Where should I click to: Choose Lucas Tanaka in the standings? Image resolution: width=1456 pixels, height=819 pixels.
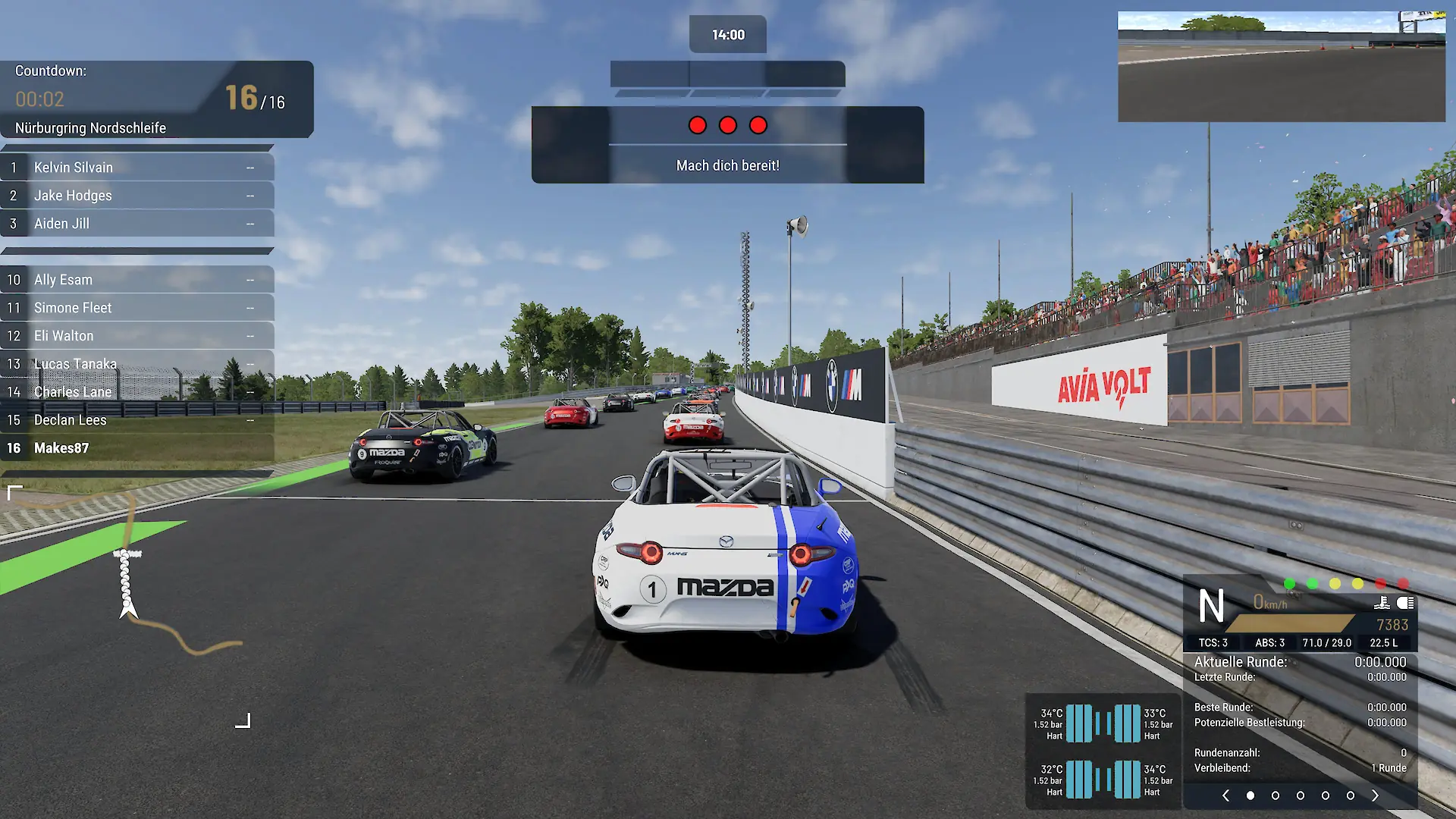coord(136,364)
